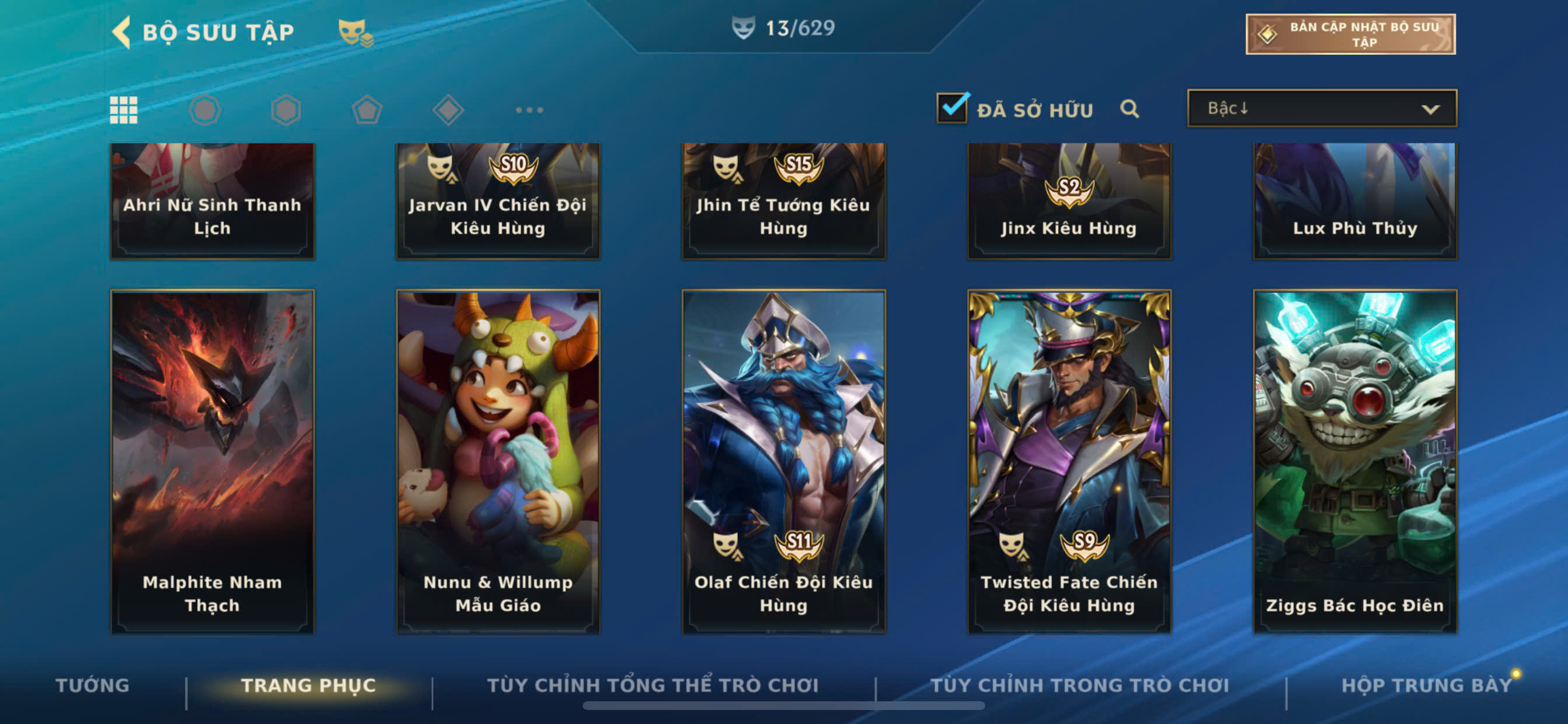Switch to the Tướng tab
This screenshot has height=724, width=1568.
pyautogui.click(x=93, y=685)
